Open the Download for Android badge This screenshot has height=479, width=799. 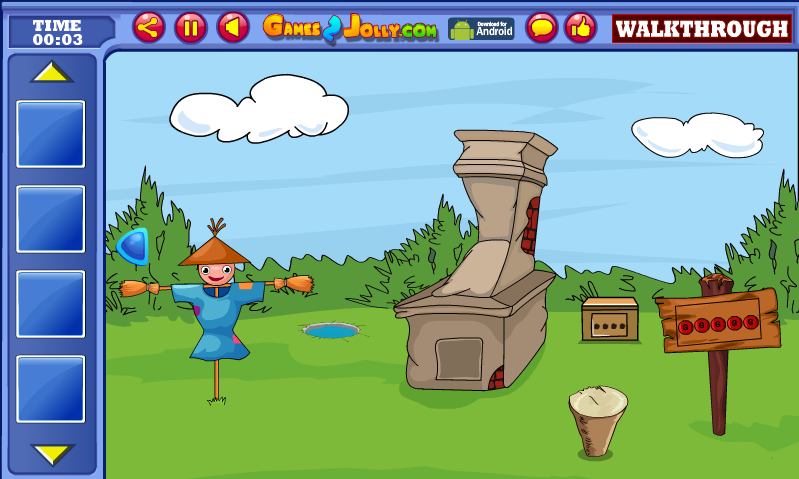481,28
